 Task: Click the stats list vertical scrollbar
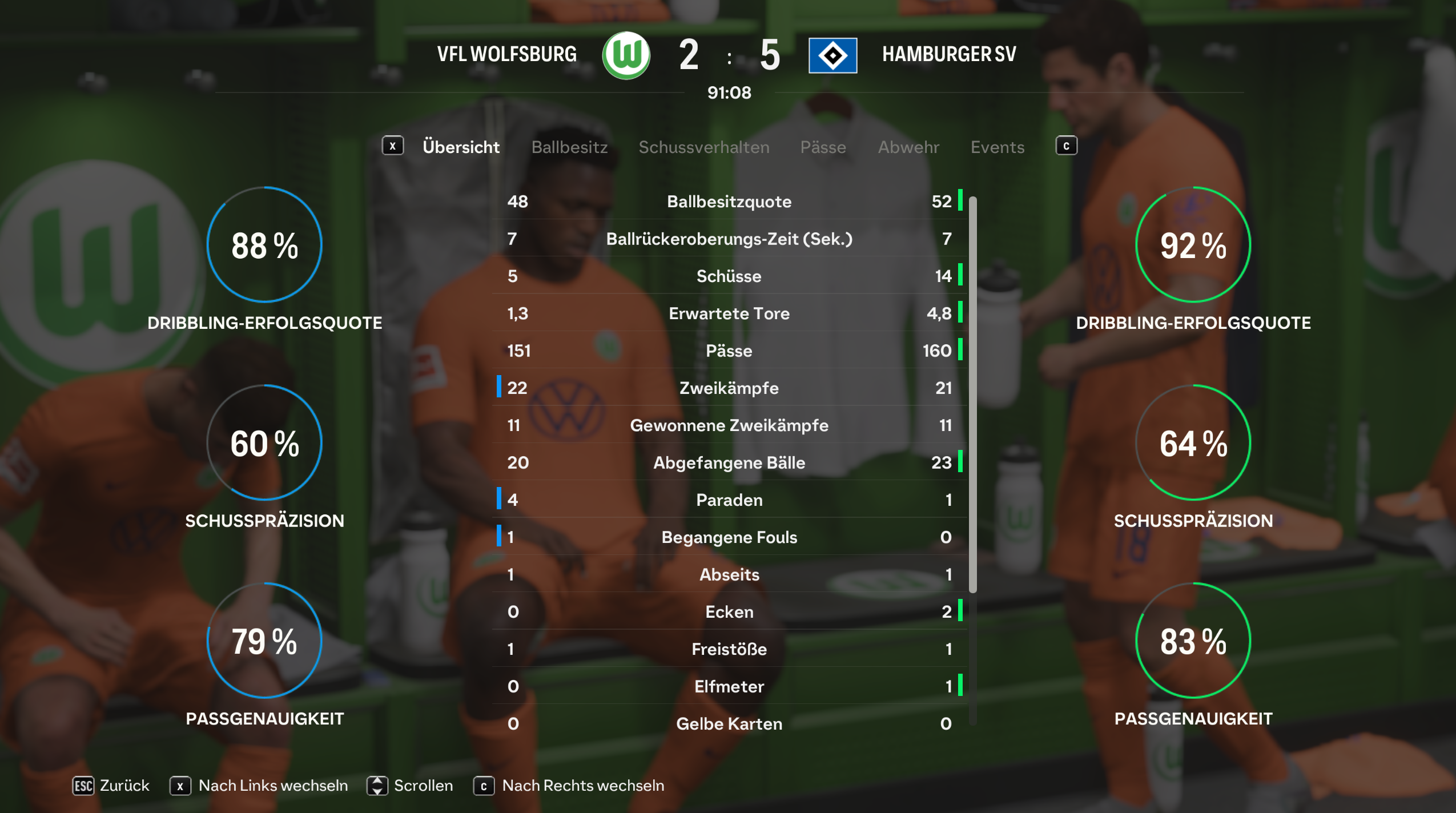tap(973, 394)
